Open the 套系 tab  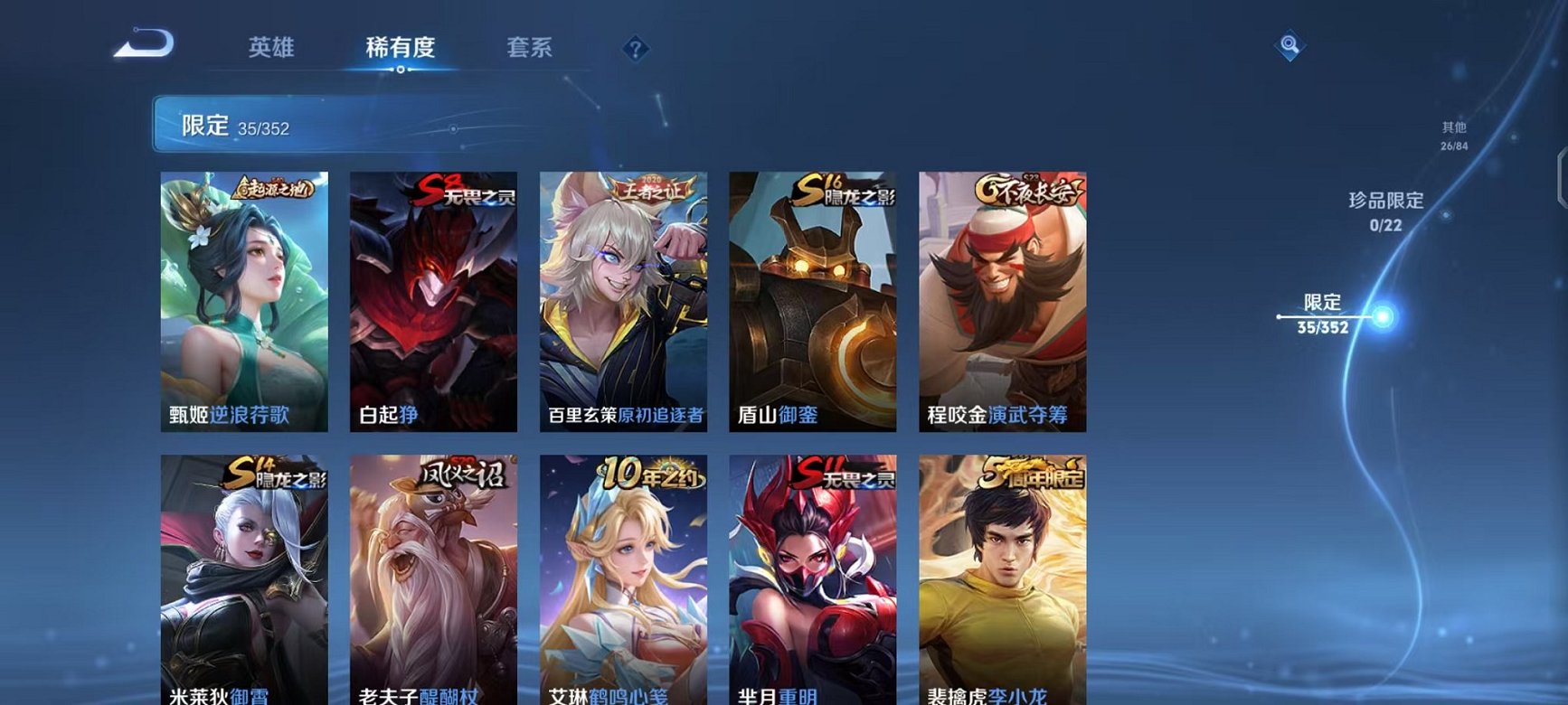tap(530, 49)
